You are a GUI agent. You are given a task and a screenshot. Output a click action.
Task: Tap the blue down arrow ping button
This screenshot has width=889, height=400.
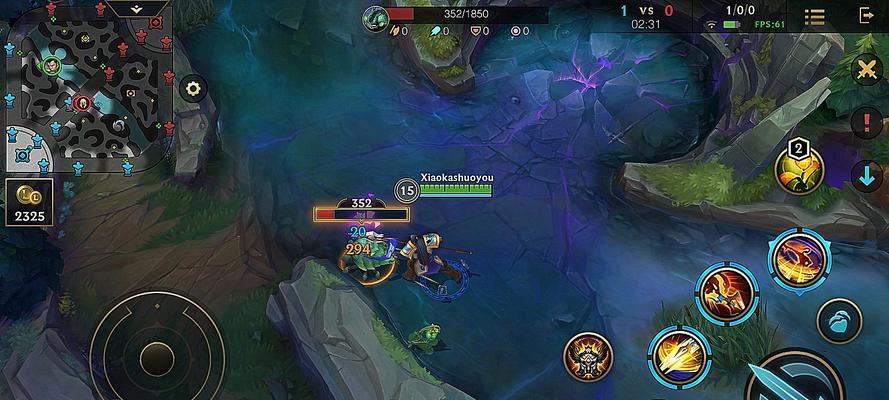point(866,175)
